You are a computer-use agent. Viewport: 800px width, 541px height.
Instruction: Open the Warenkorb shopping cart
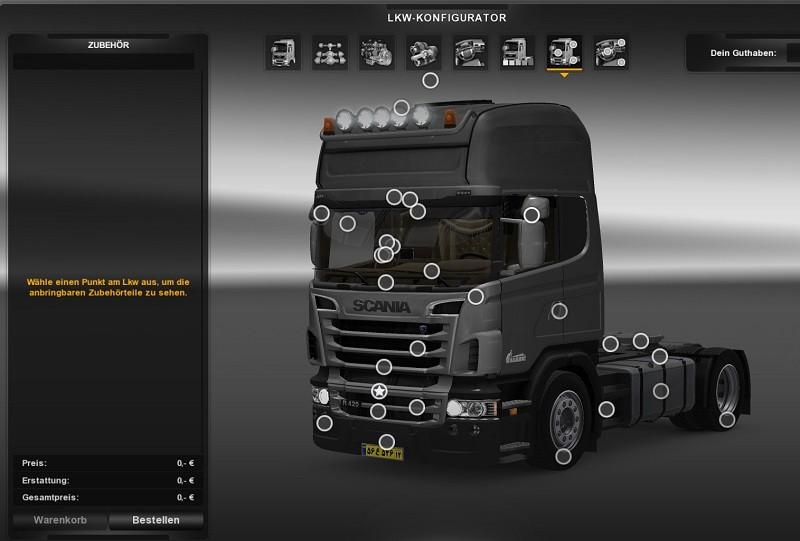(x=60, y=520)
